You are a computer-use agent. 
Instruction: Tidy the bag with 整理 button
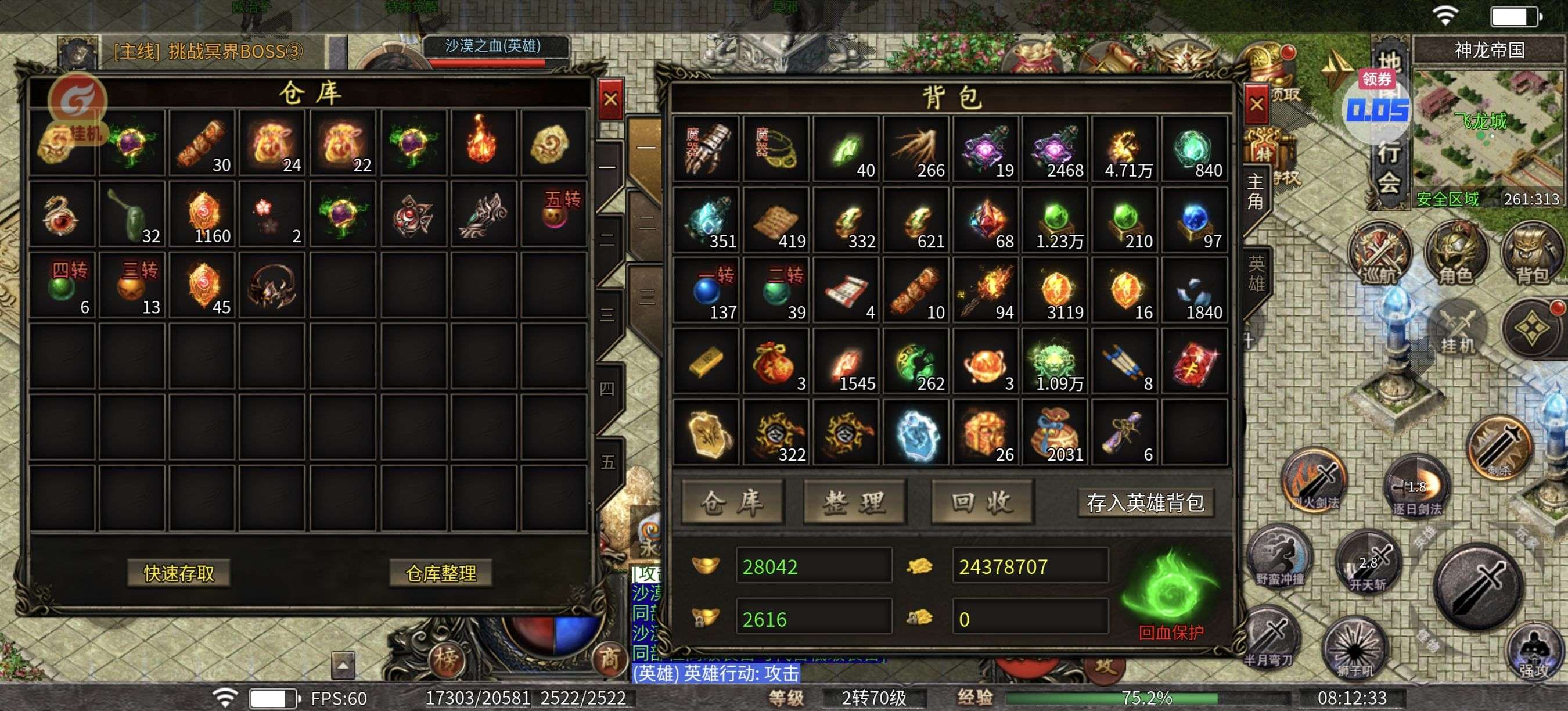pos(855,502)
